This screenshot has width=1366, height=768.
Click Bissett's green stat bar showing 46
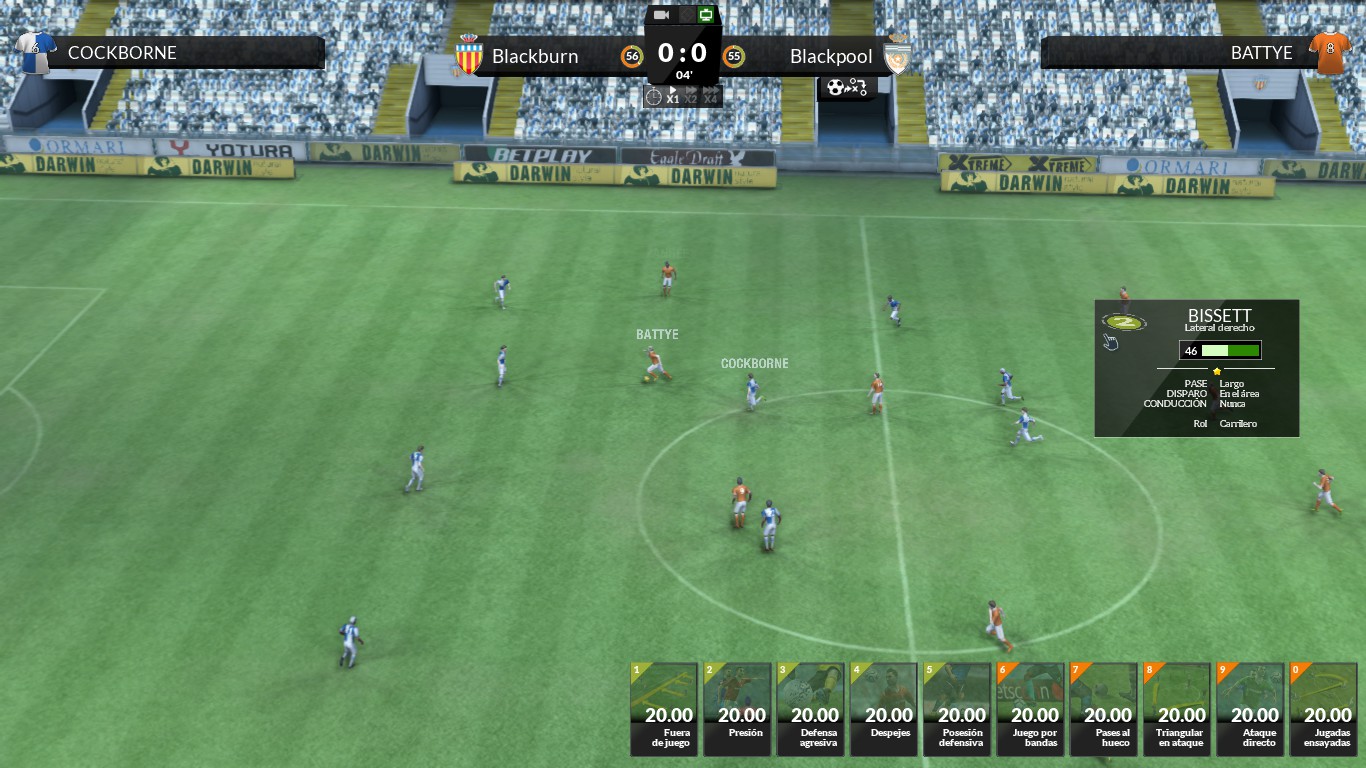(1221, 350)
